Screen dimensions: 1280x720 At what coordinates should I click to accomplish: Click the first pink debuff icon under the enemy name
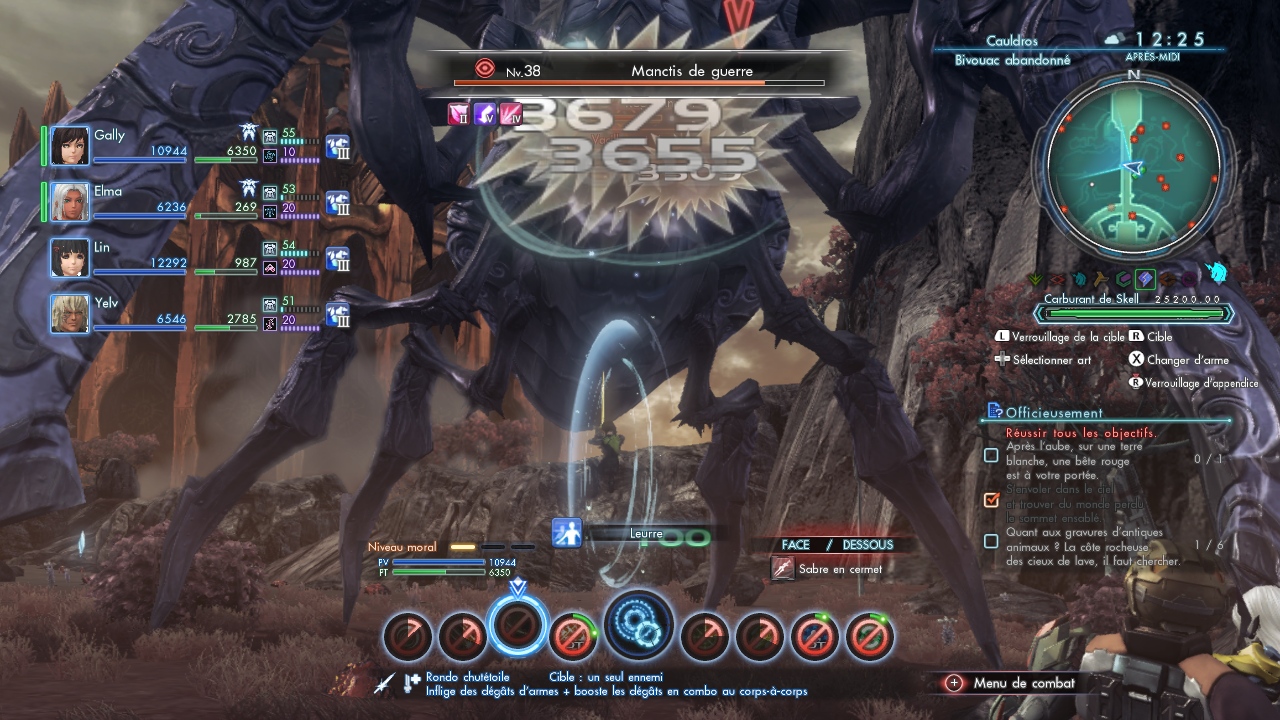459,114
